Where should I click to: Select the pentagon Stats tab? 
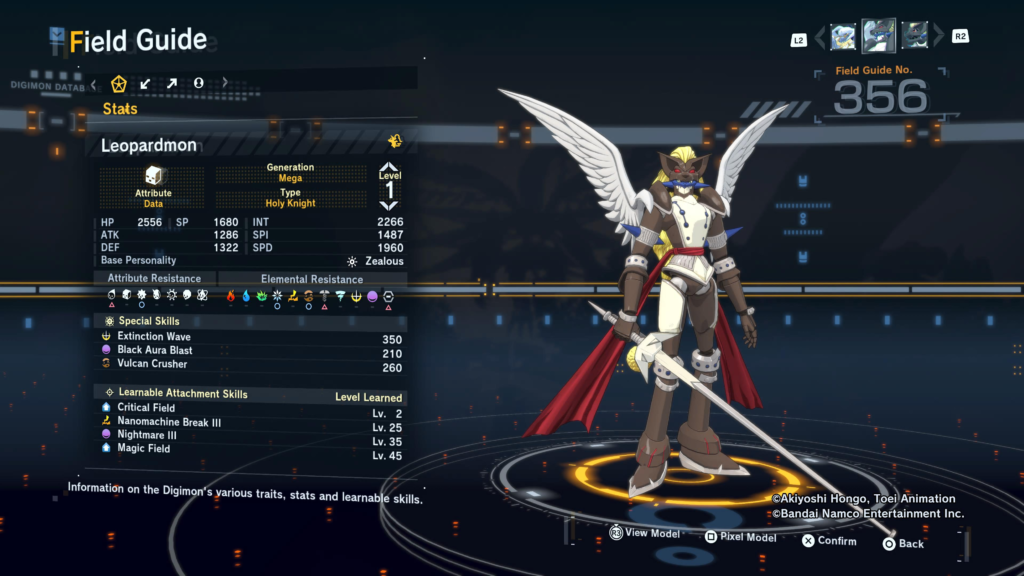[x=119, y=83]
